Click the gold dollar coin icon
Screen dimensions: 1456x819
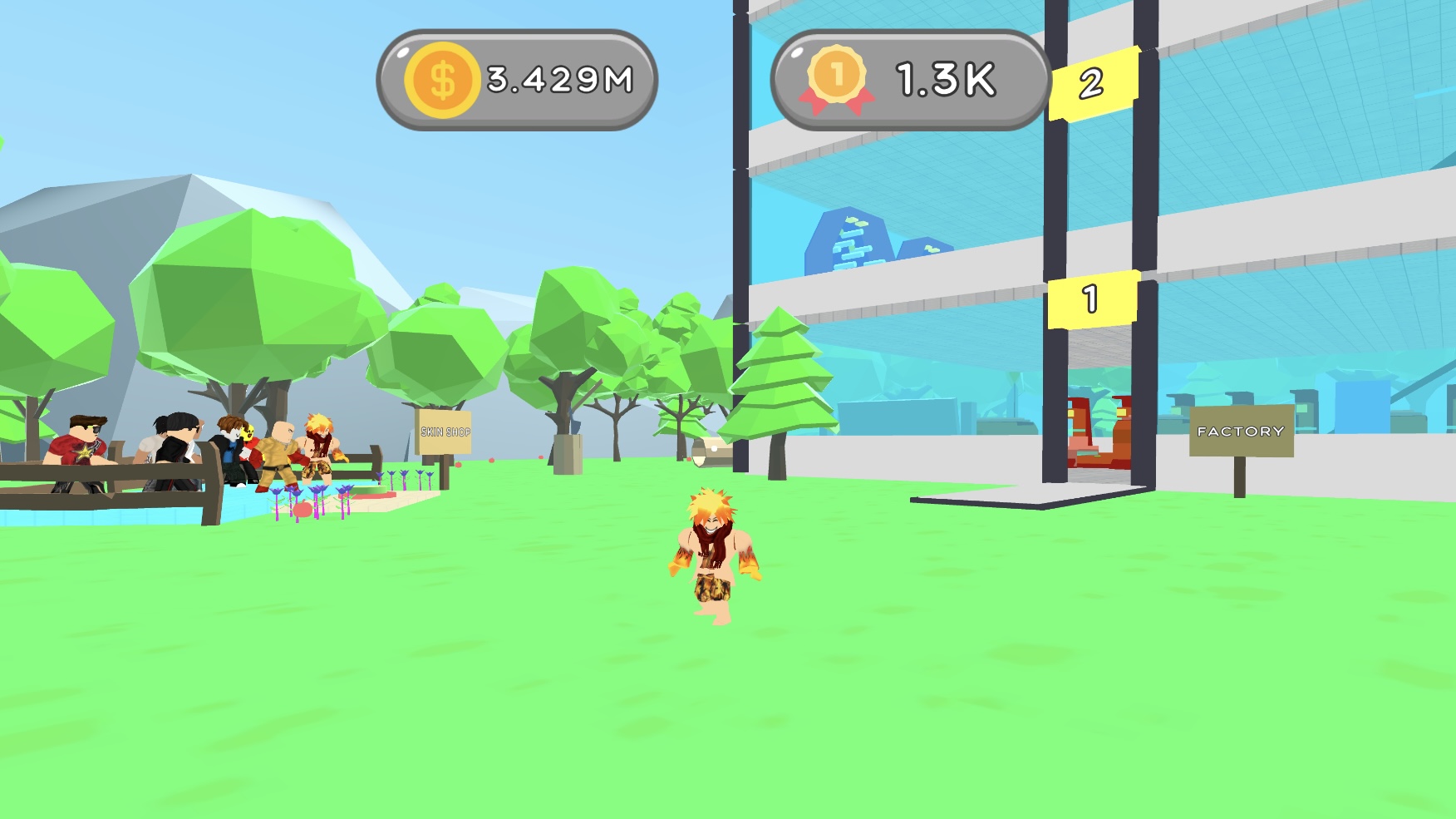(x=440, y=78)
